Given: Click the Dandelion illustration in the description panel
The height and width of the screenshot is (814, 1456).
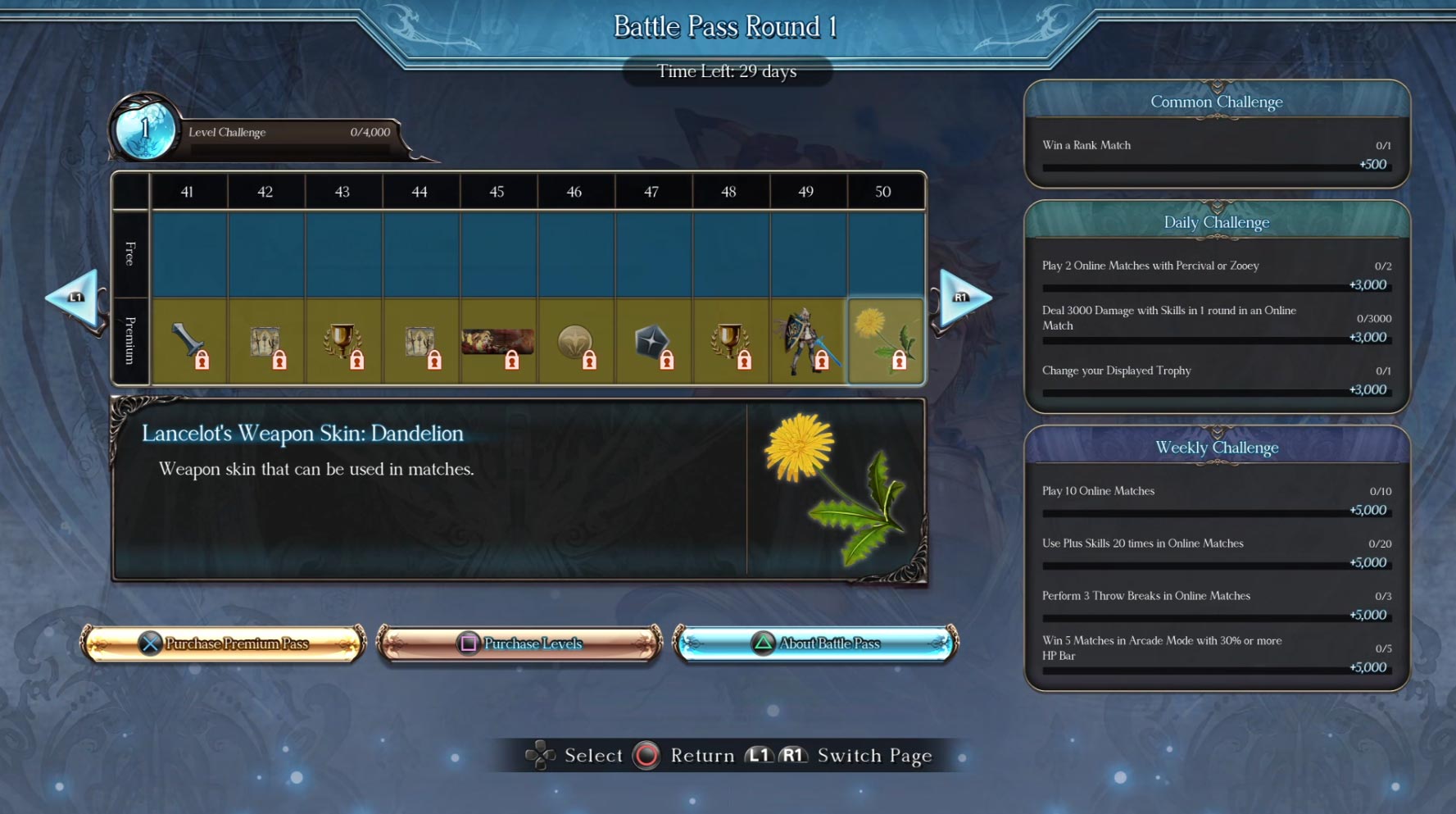Looking at the screenshot, I should (834, 492).
